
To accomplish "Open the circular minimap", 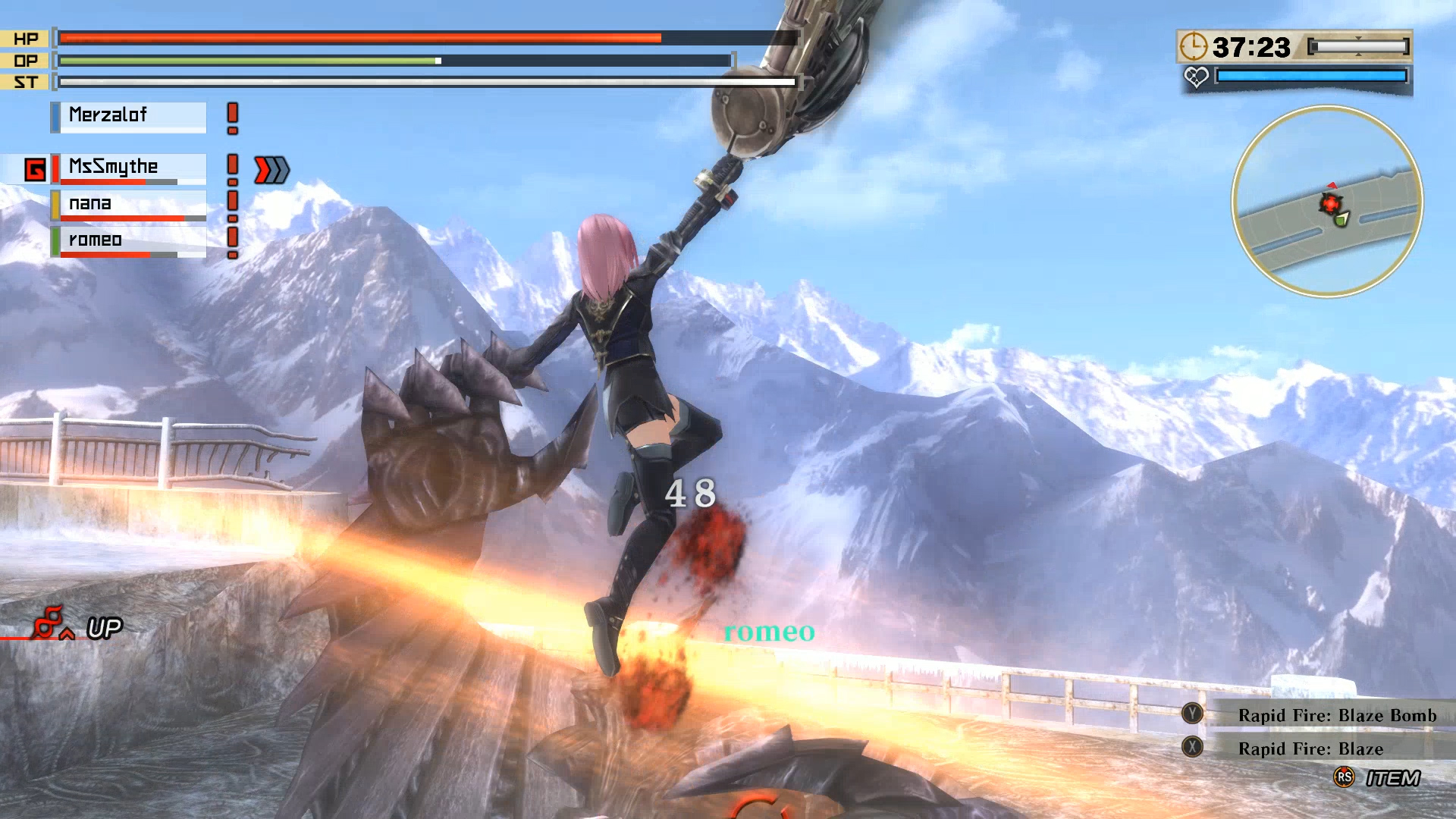I will tap(1327, 201).
